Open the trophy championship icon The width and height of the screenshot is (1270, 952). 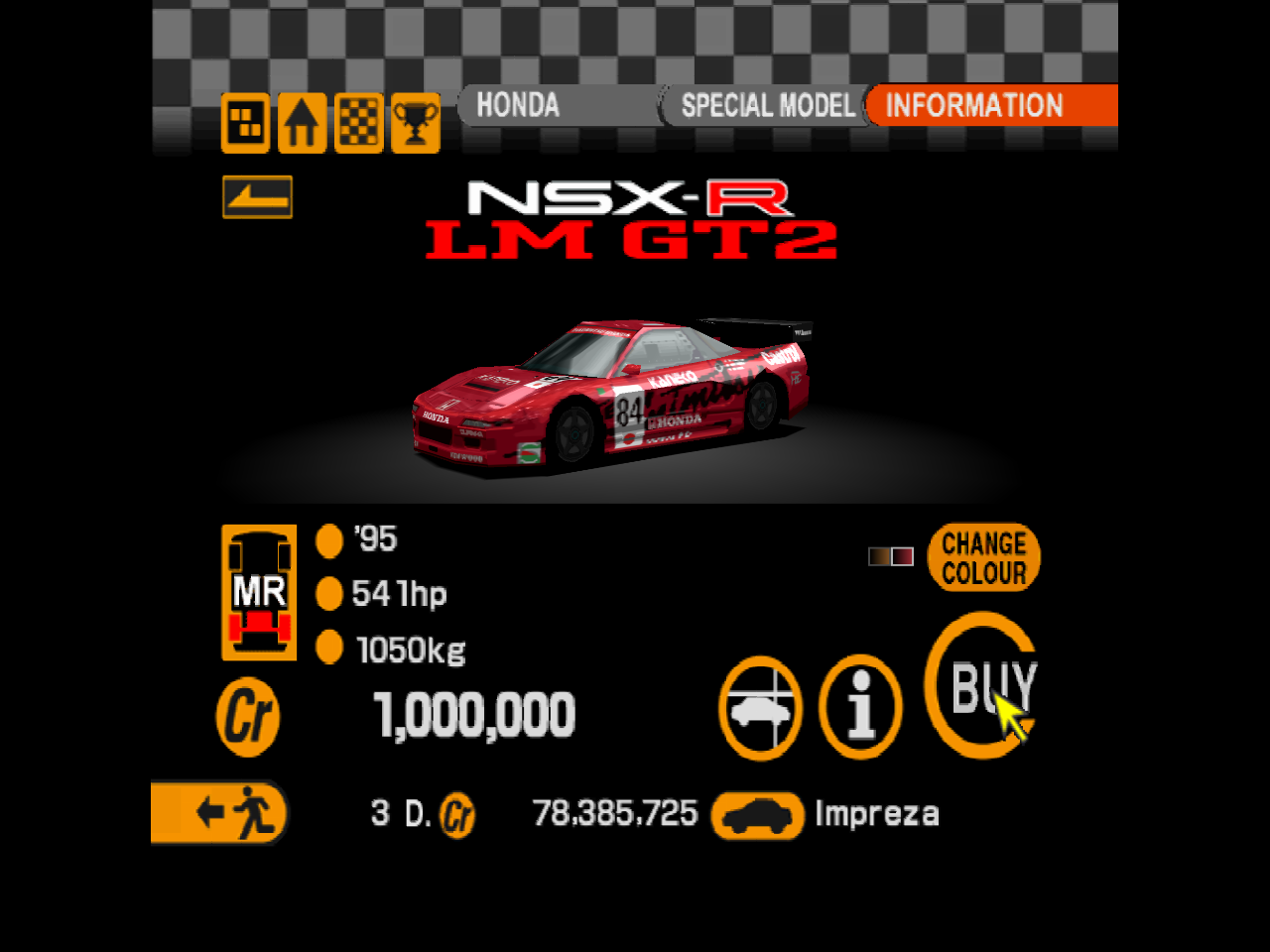click(x=414, y=123)
